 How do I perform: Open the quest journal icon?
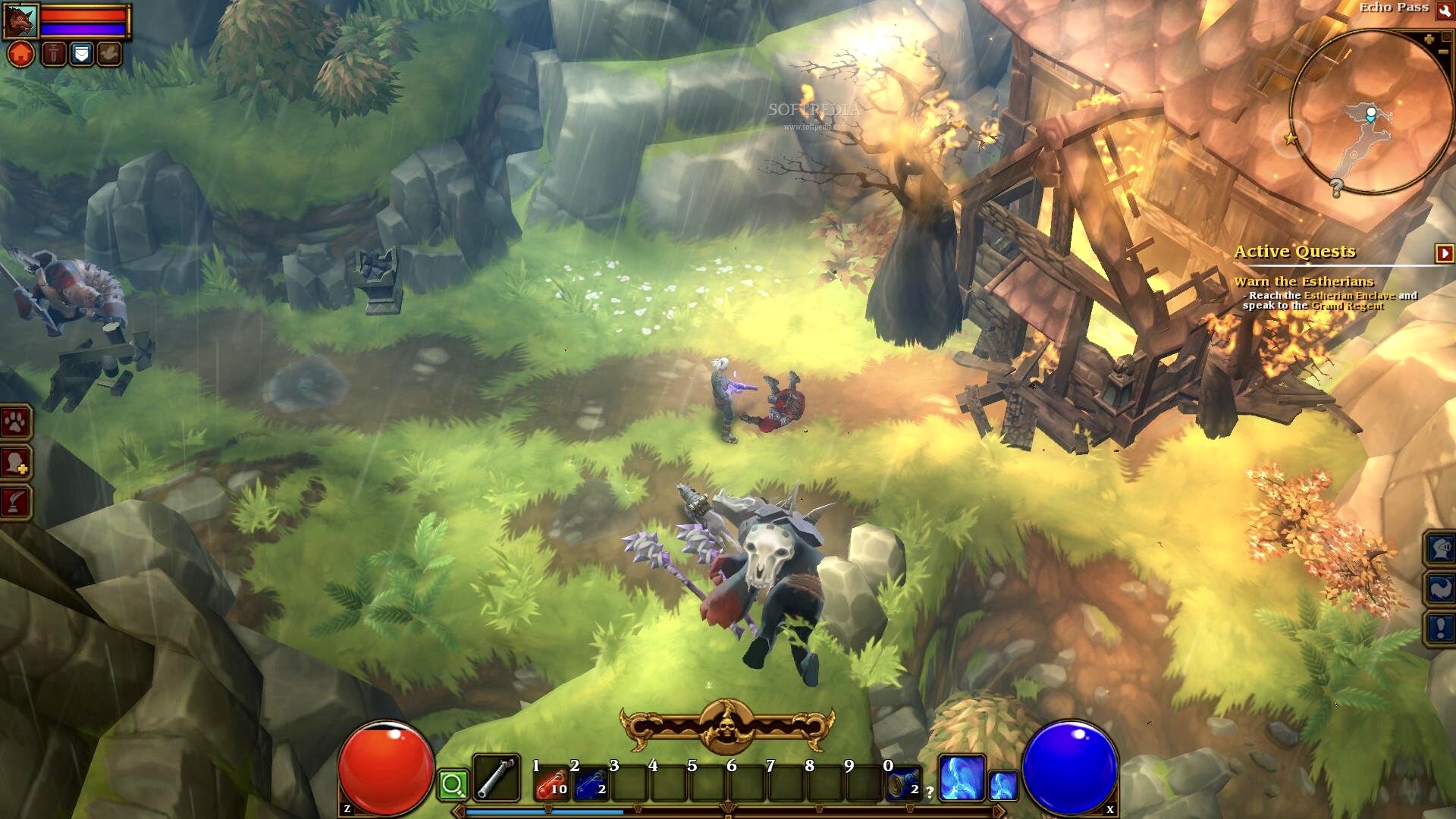coord(54,55)
